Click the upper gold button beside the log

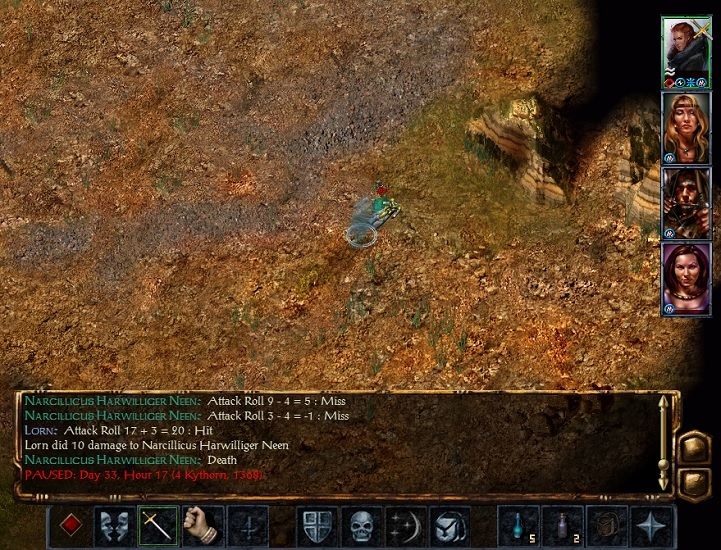click(x=693, y=447)
